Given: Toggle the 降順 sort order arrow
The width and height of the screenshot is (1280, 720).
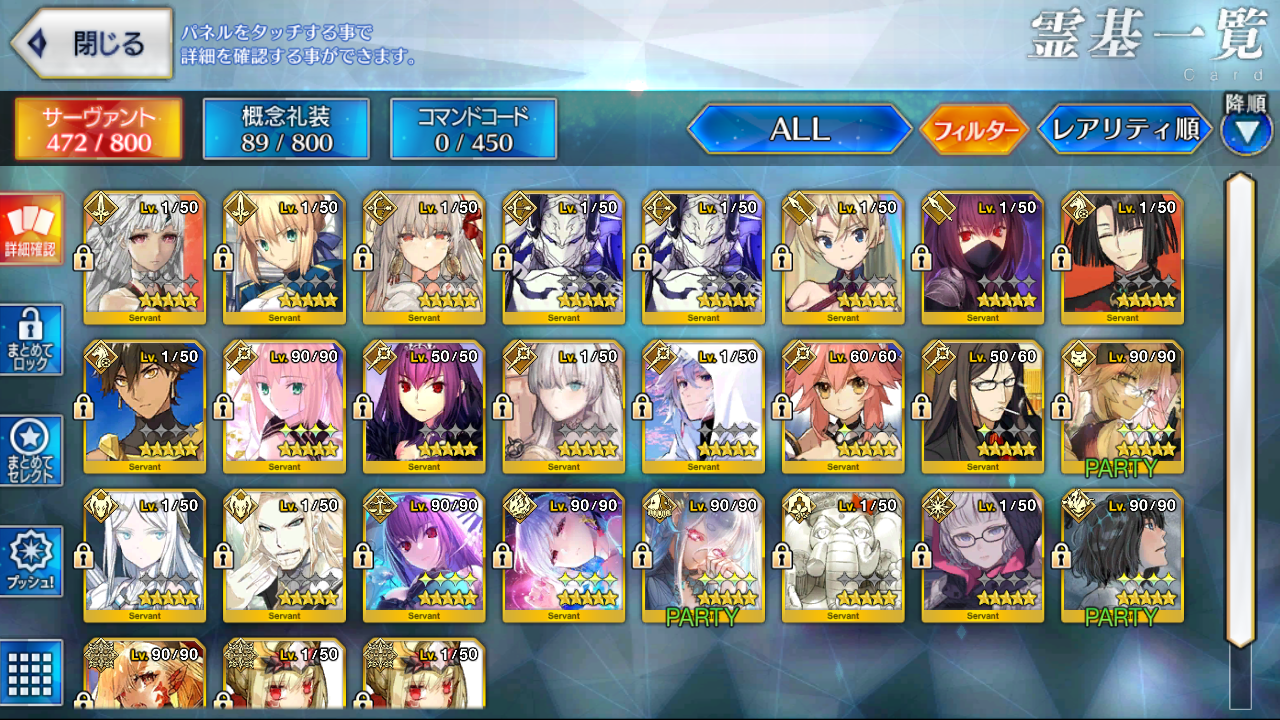Looking at the screenshot, I should click(1245, 132).
